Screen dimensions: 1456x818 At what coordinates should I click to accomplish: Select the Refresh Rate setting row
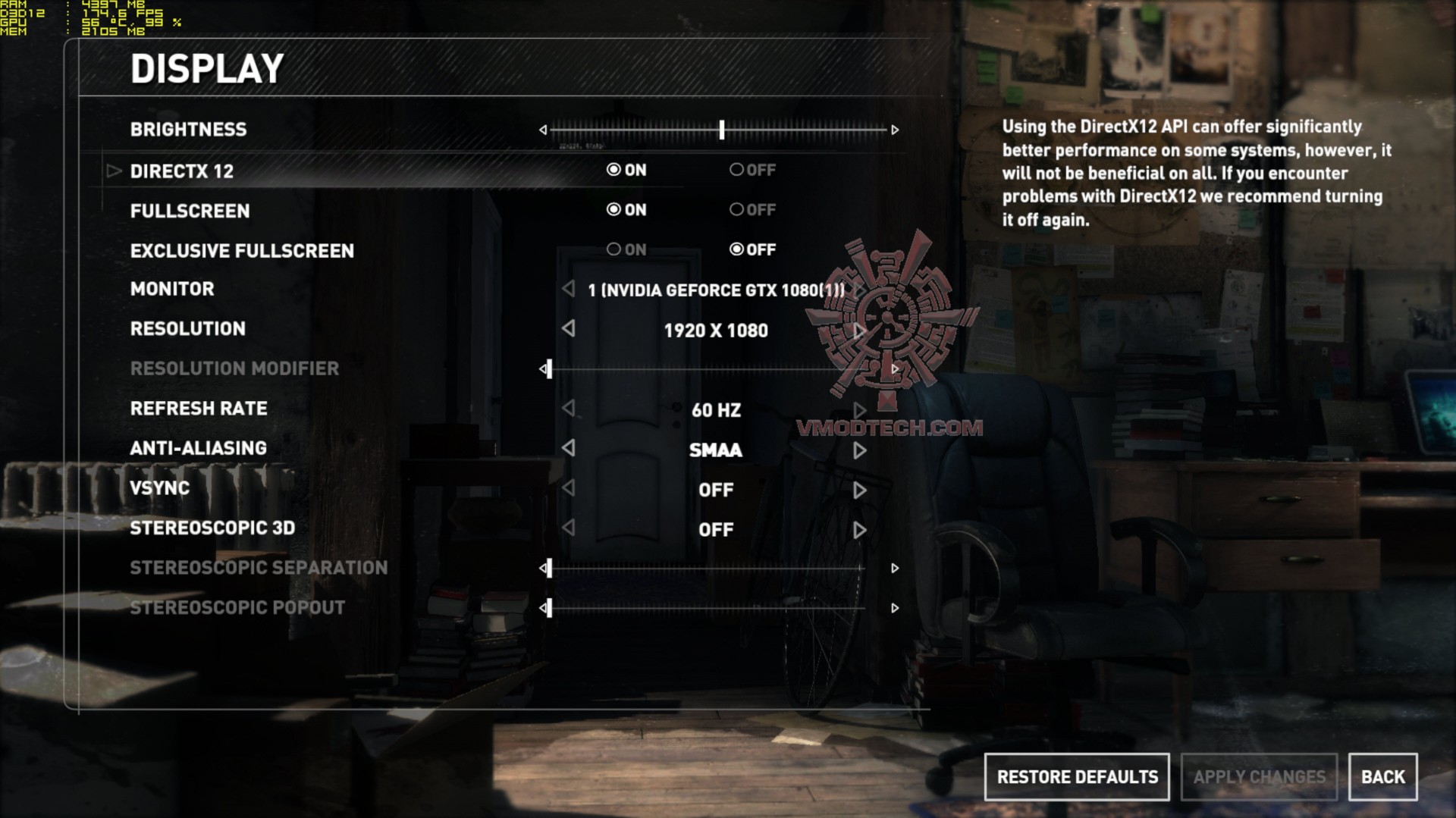(x=199, y=409)
